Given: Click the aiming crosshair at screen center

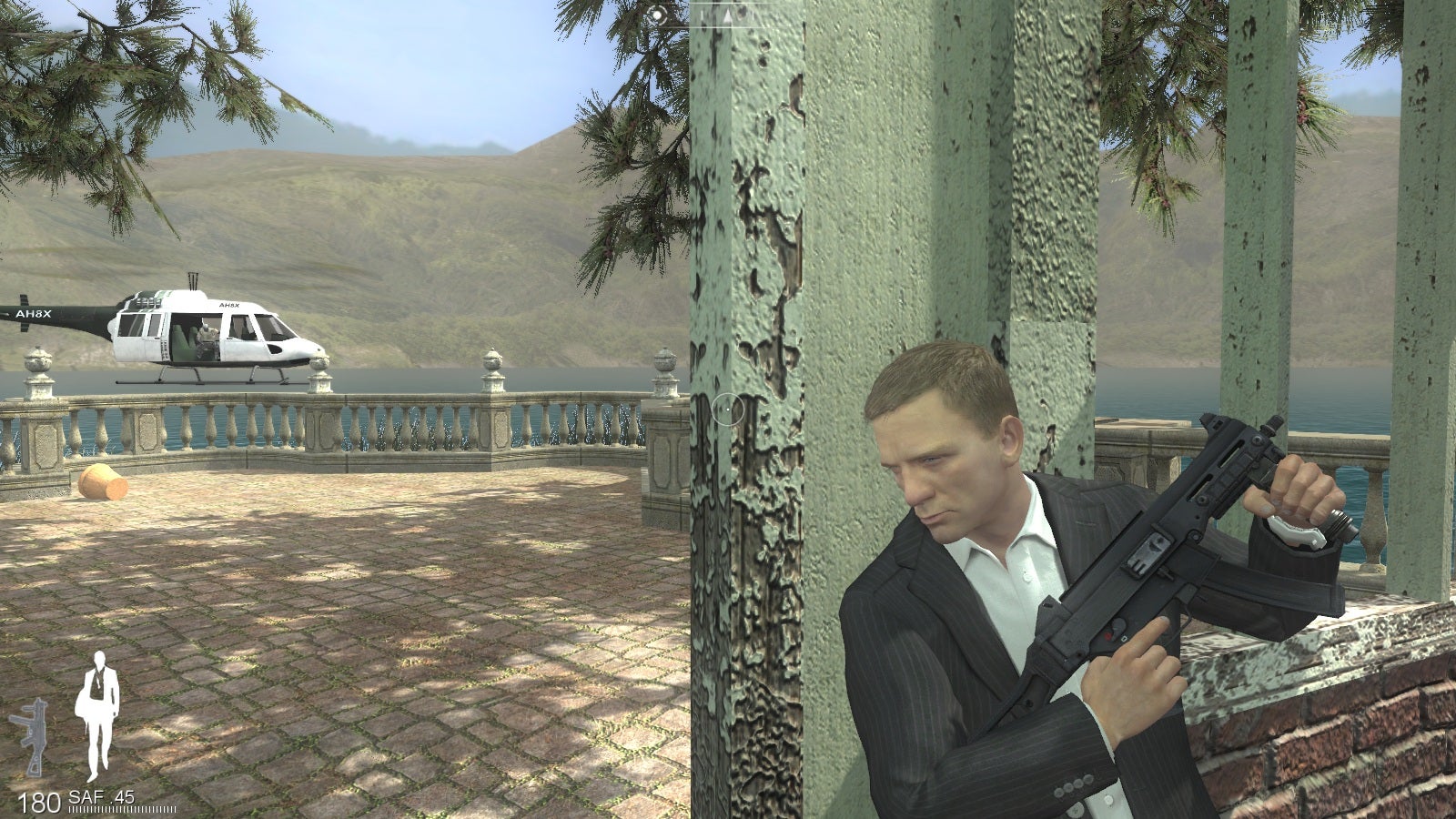Looking at the screenshot, I should pyautogui.click(x=726, y=411).
